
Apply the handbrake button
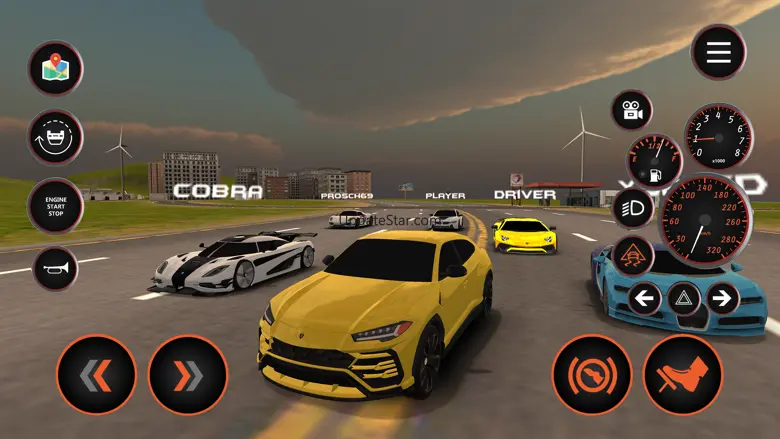(x=592, y=375)
